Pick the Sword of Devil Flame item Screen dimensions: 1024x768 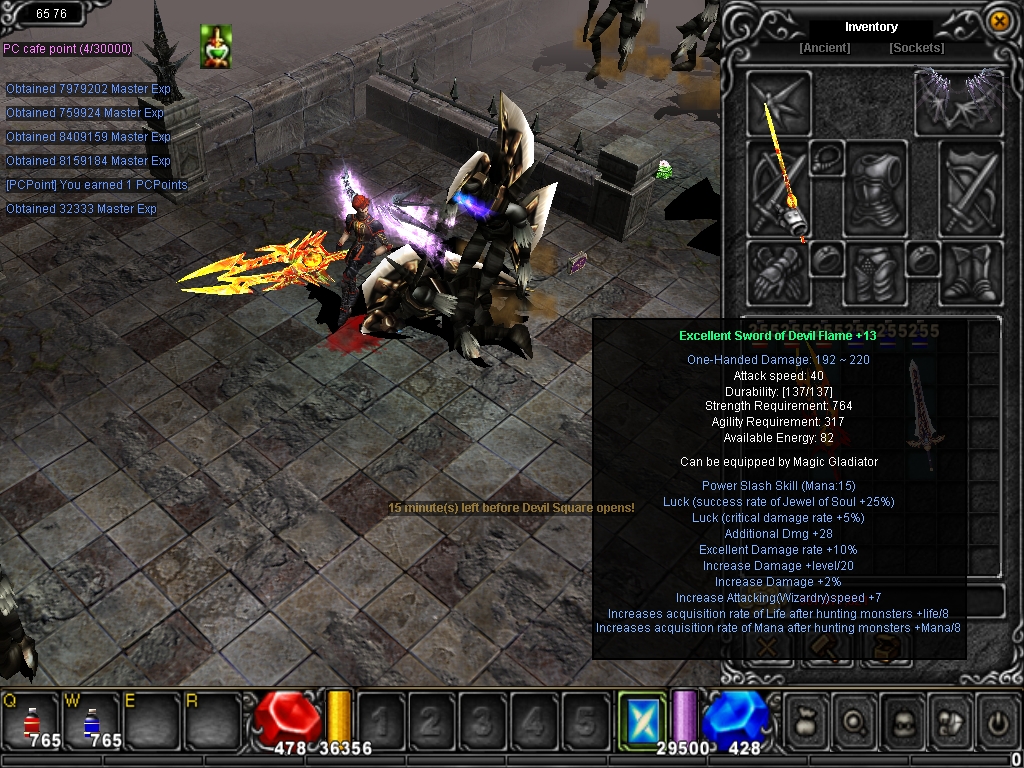(921, 412)
